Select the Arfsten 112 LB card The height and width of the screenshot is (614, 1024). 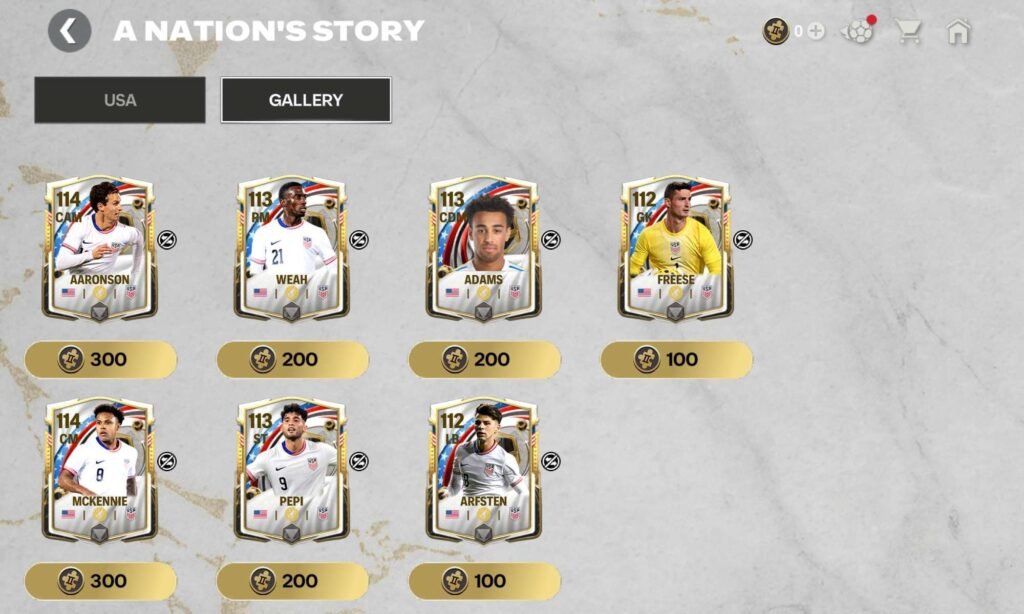484,470
